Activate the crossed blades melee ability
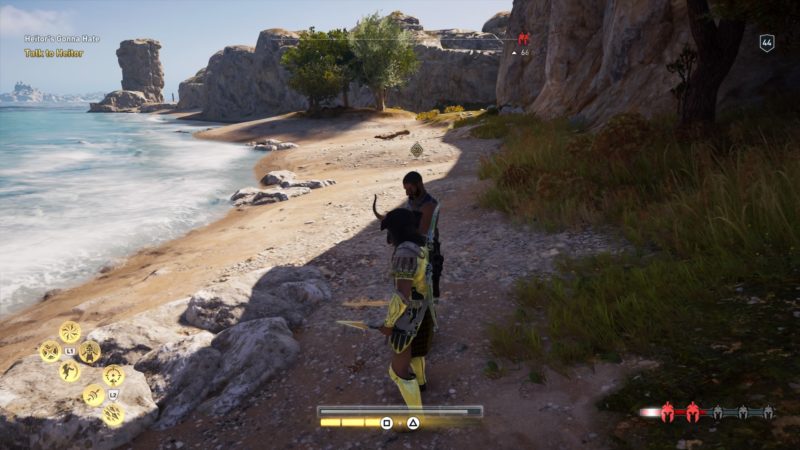Viewport: 800px width, 450px height. (49, 351)
